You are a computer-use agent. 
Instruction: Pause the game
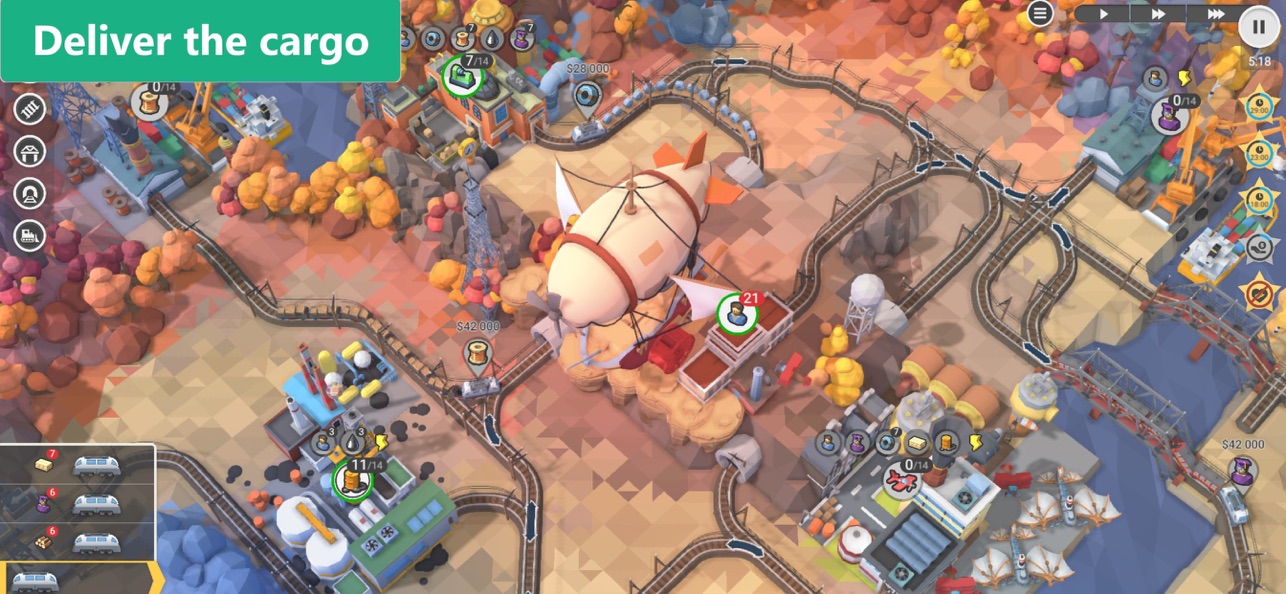(x=1259, y=27)
